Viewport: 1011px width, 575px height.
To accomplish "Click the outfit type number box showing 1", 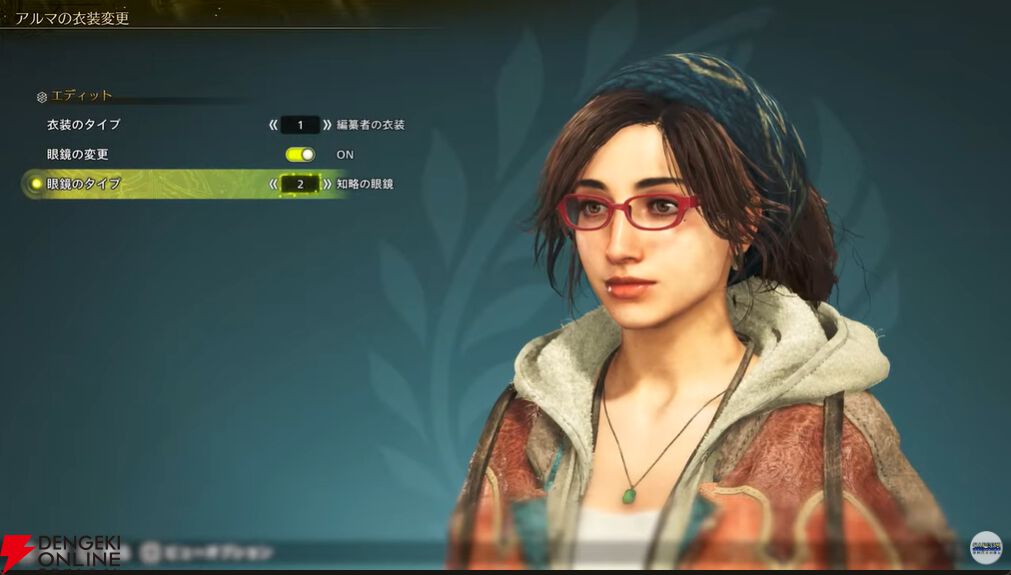I will (x=300, y=125).
